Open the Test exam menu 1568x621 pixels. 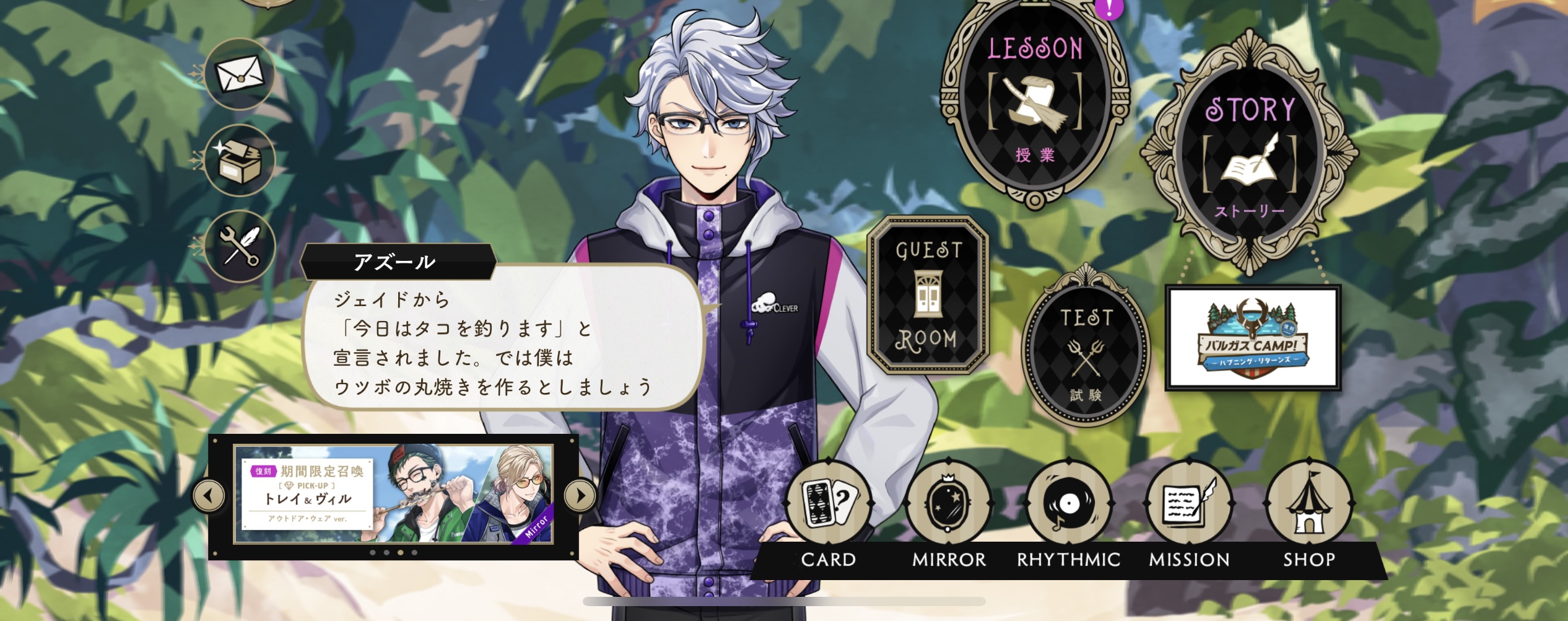(x=1086, y=353)
